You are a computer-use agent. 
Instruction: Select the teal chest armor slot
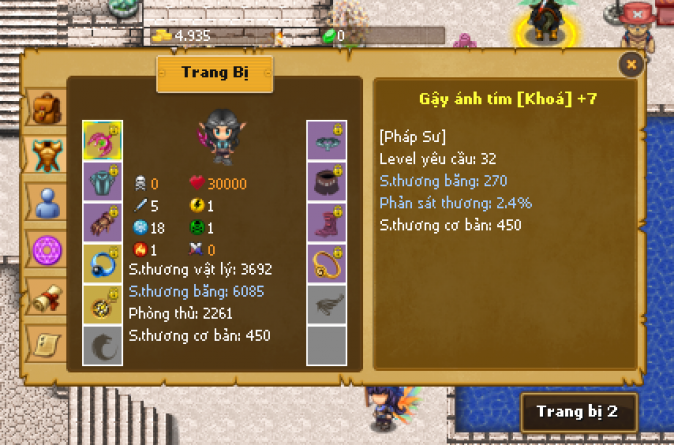coord(102,182)
